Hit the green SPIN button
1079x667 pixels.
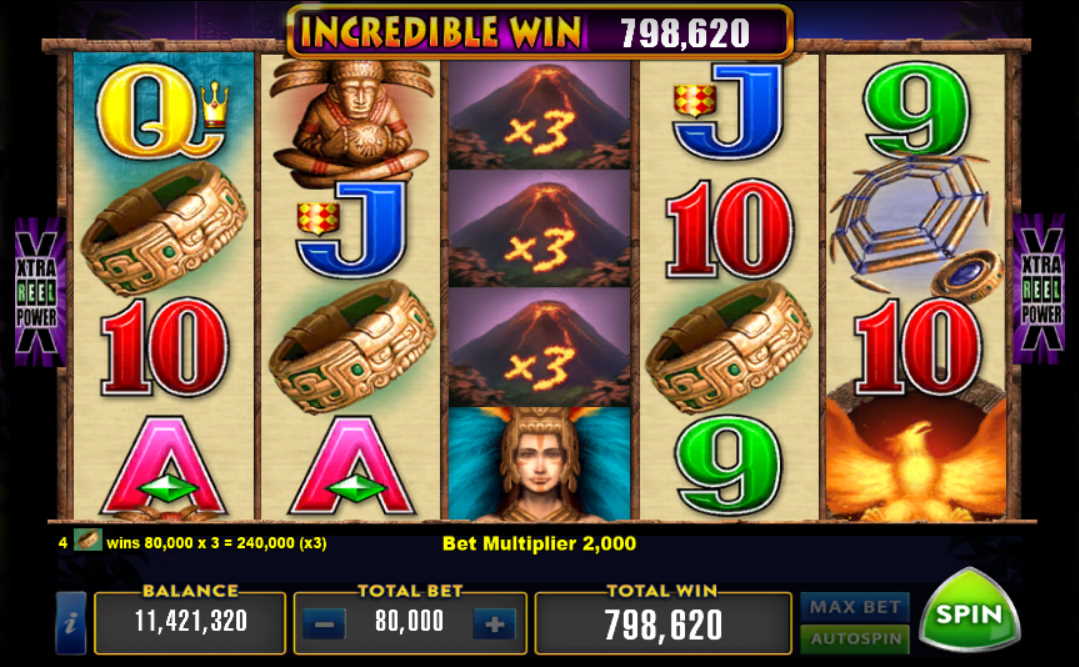[x=968, y=612]
